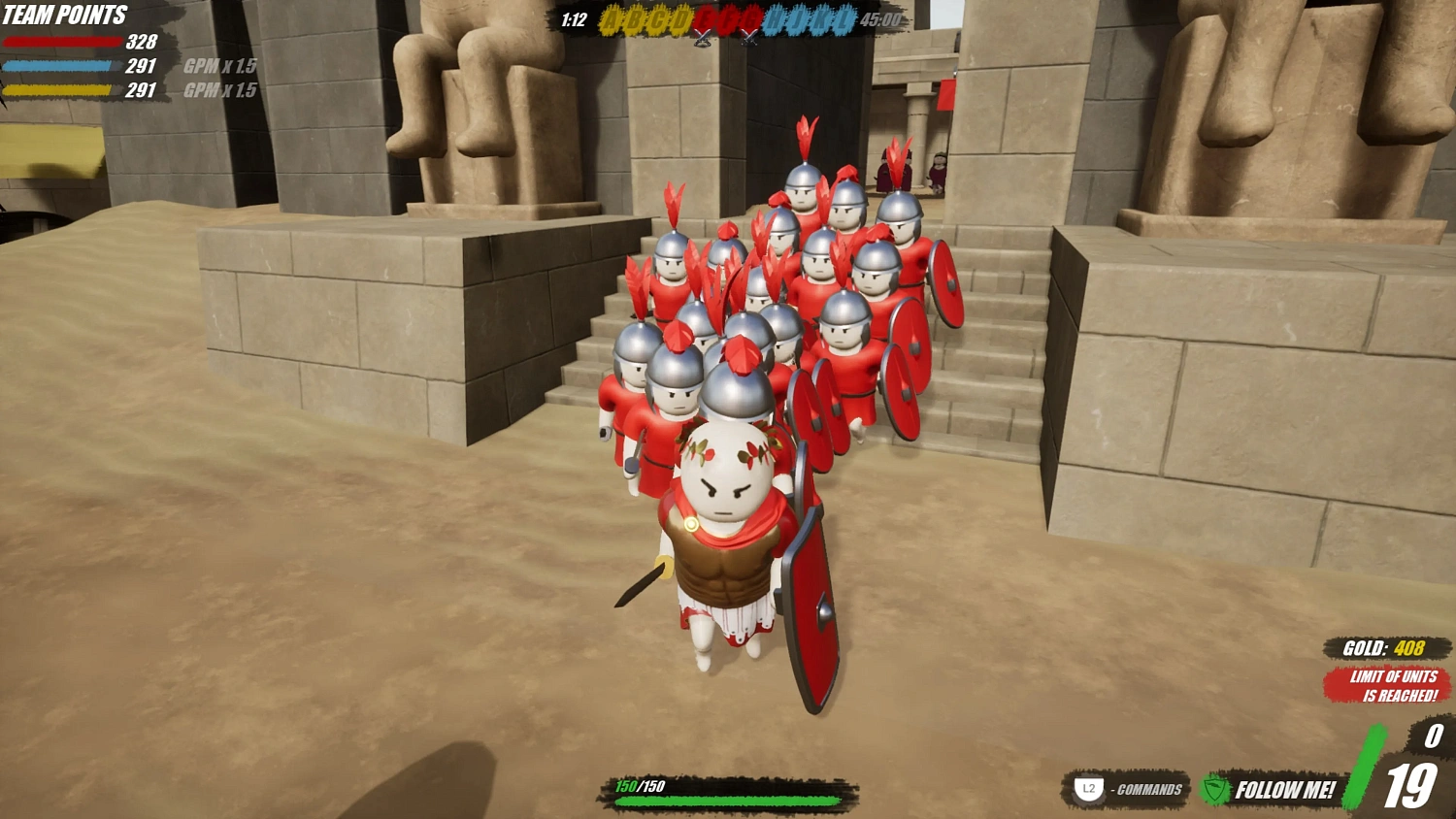Expand the TEAM POINTS panel
This screenshot has height=819, width=1456.
coord(68,15)
